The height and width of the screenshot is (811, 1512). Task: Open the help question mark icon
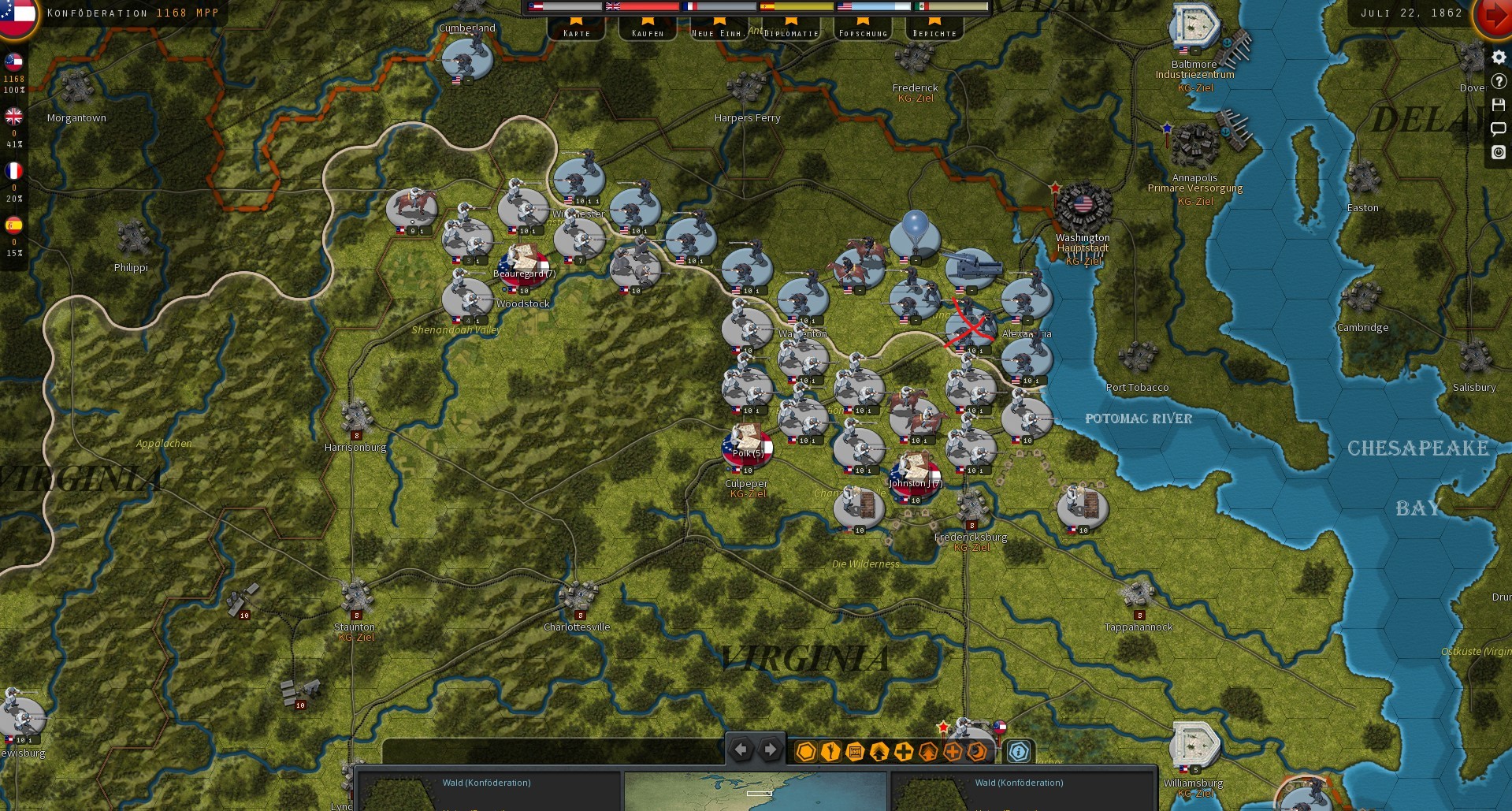[1499, 81]
